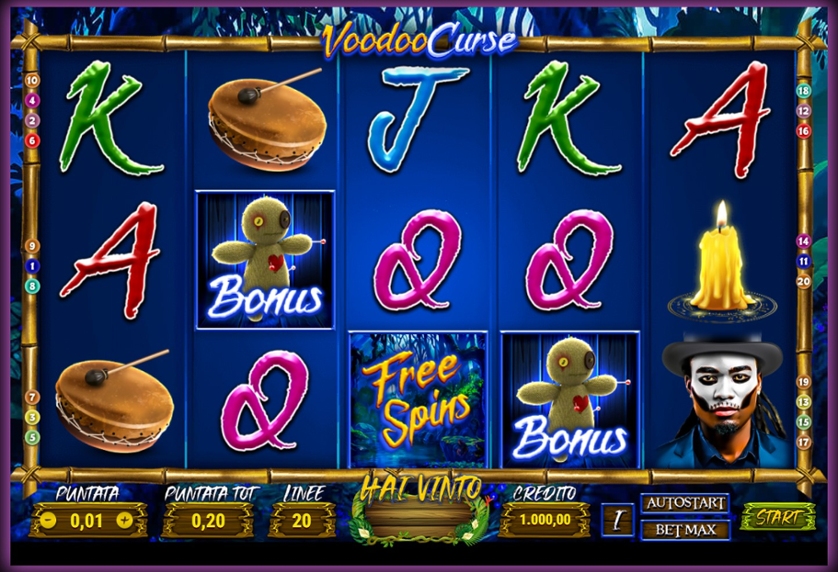Change the Linee number of paylines
838x572 pixels.
pyautogui.click(x=299, y=520)
